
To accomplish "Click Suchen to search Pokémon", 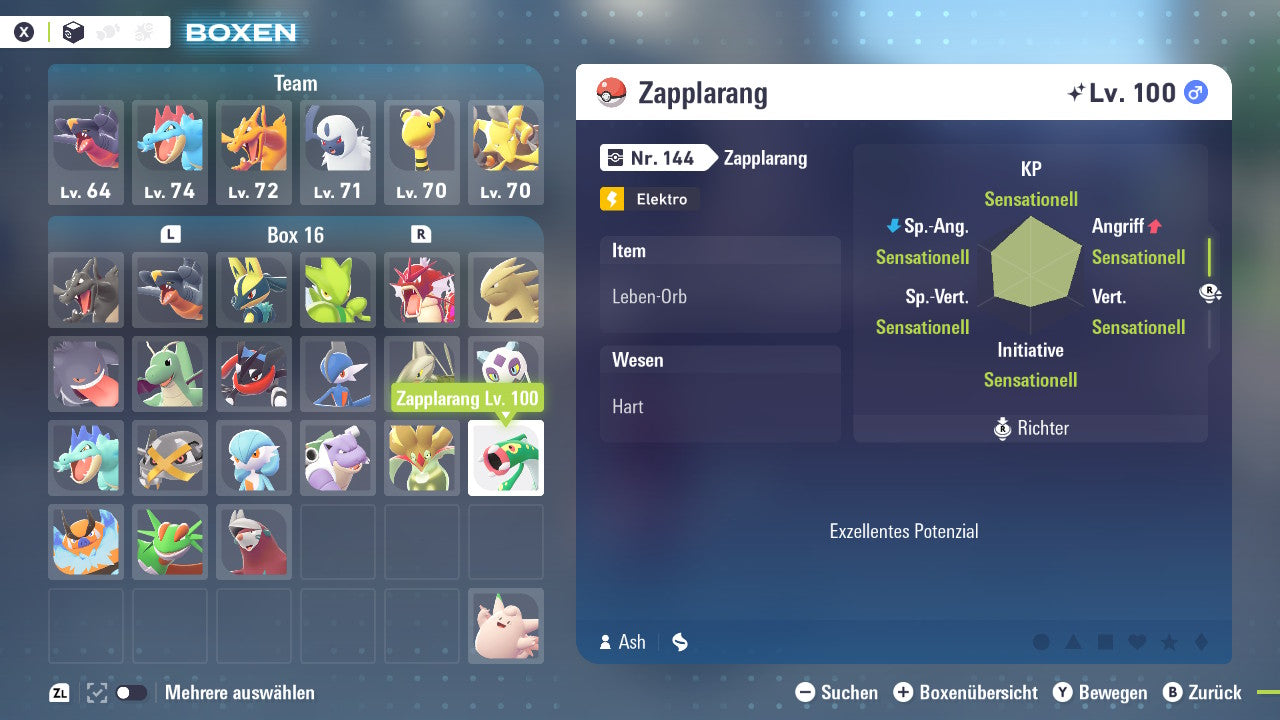I will (x=838, y=692).
